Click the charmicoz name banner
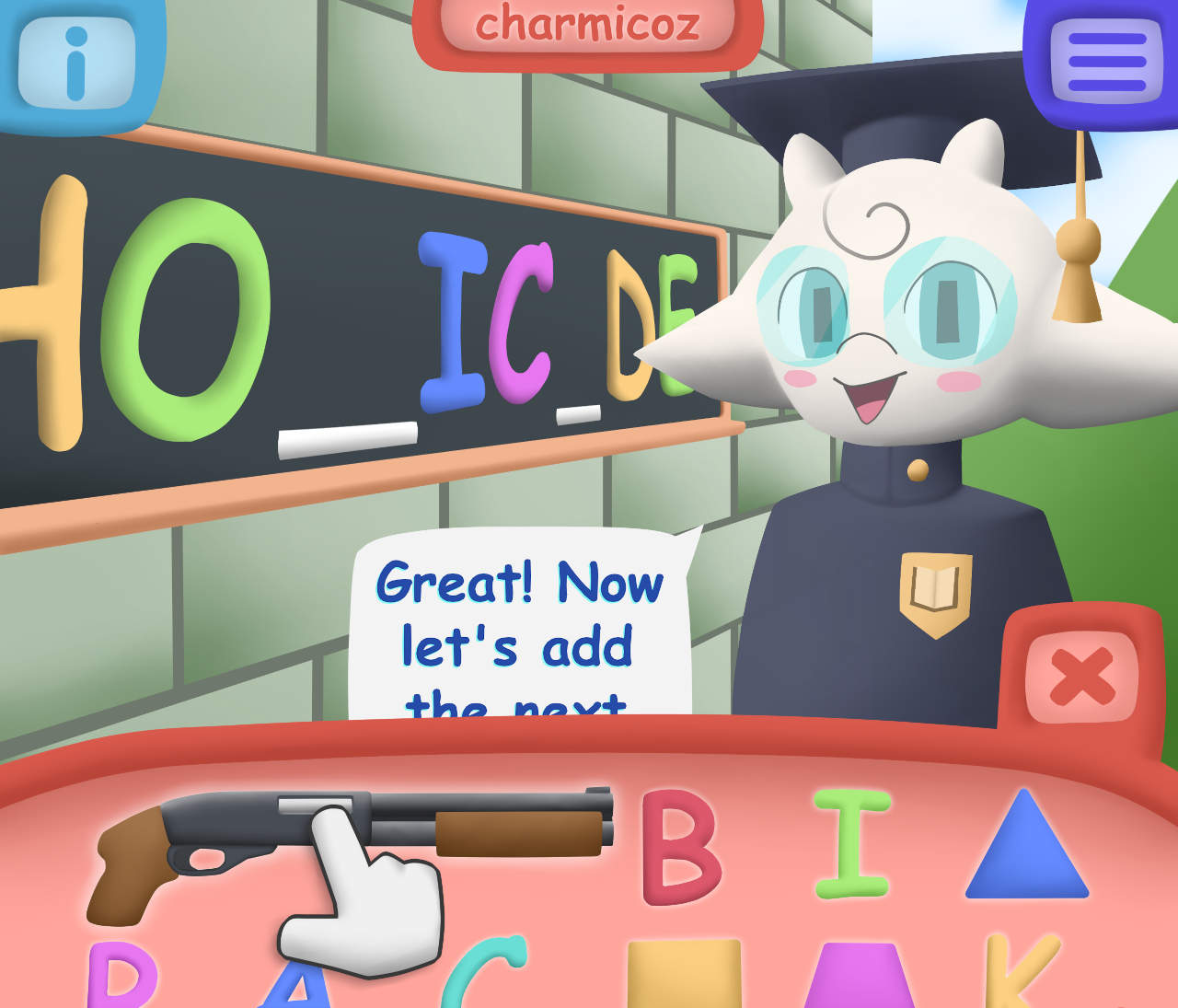 pyautogui.click(x=587, y=26)
